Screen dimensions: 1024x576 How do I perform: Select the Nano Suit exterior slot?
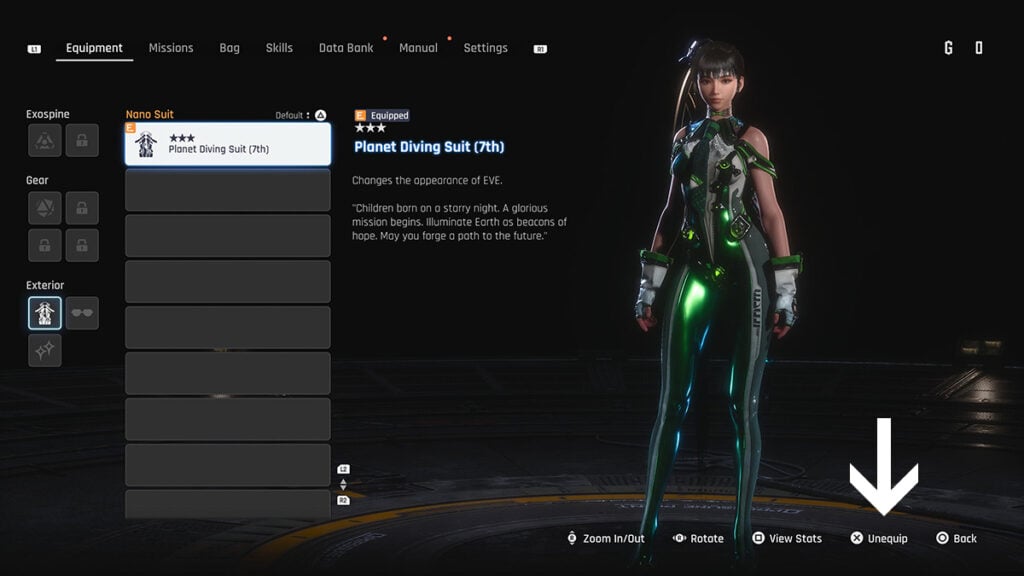click(x=45, y=313)
